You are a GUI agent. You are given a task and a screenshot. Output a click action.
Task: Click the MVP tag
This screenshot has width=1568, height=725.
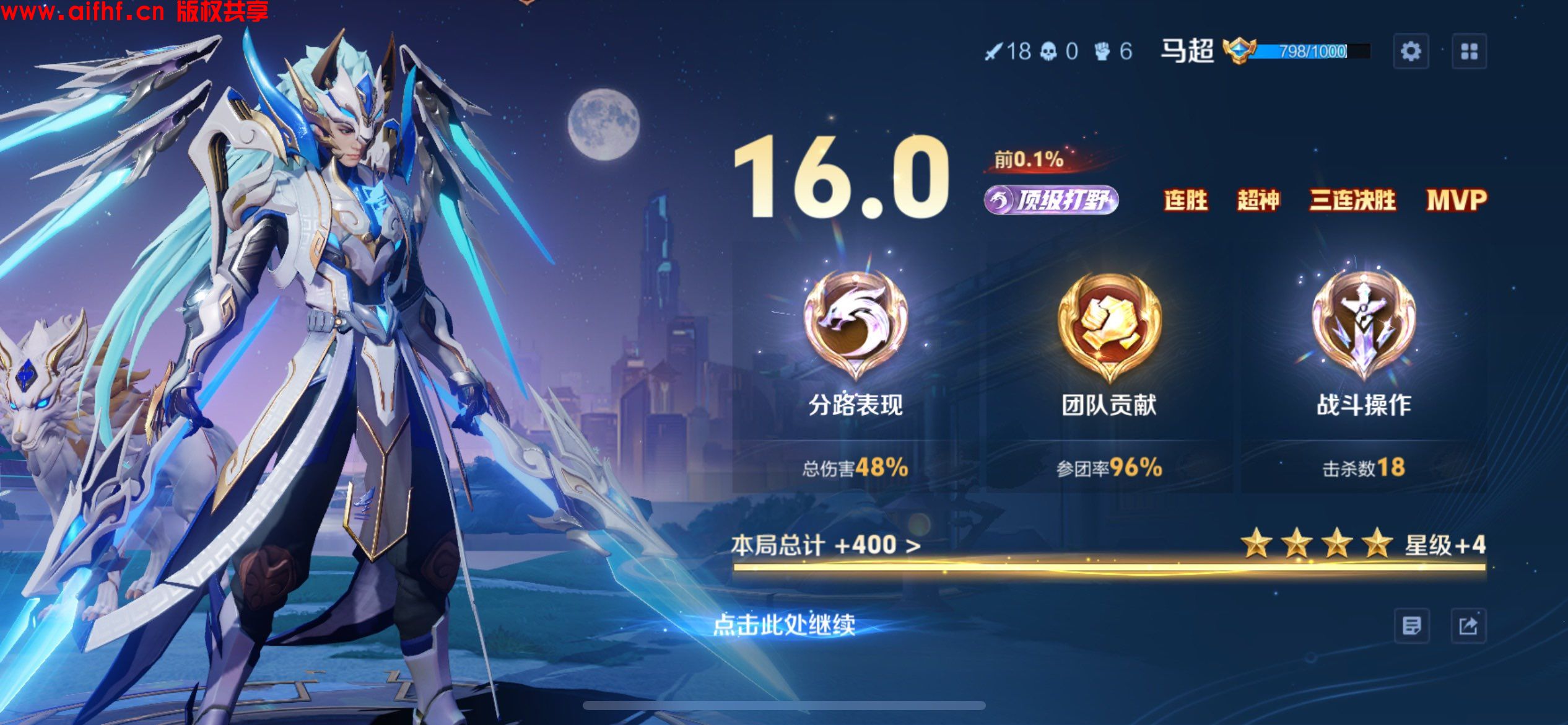1457,200
